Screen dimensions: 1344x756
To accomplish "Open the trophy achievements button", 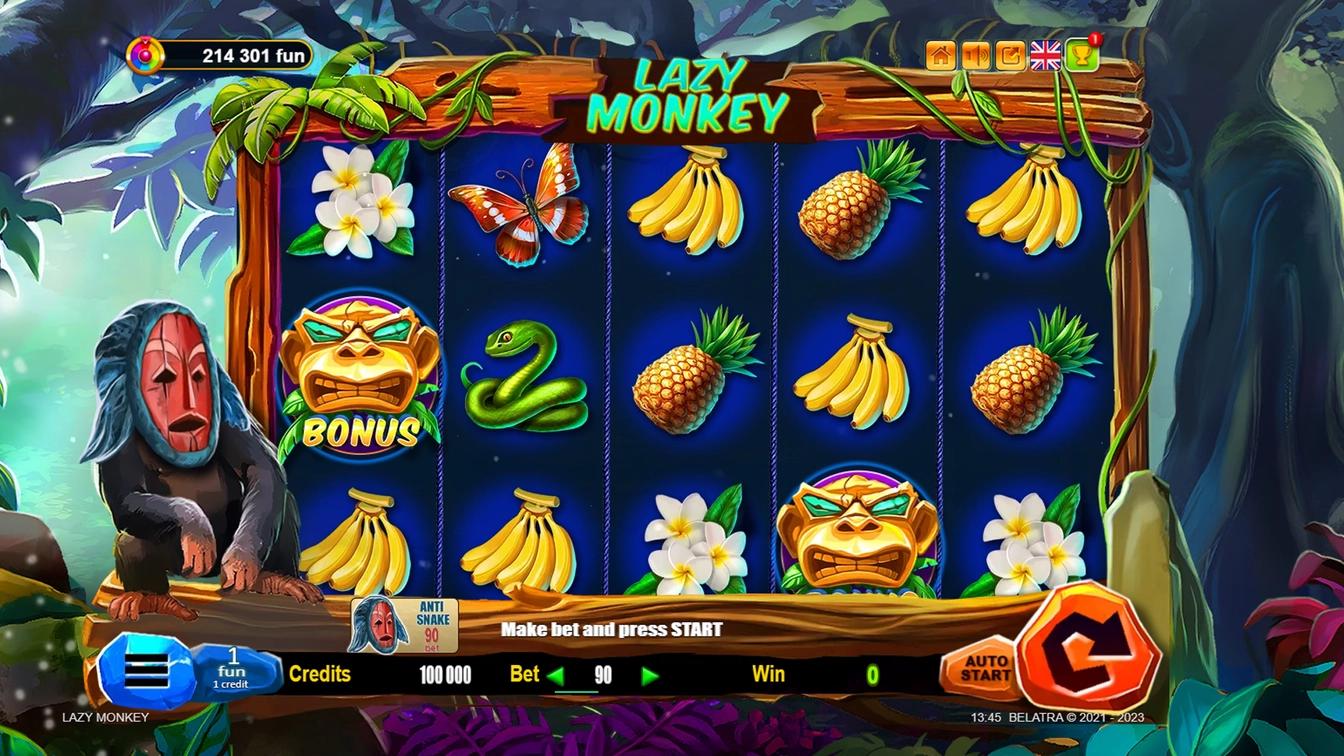I will tap(1082, 56).
